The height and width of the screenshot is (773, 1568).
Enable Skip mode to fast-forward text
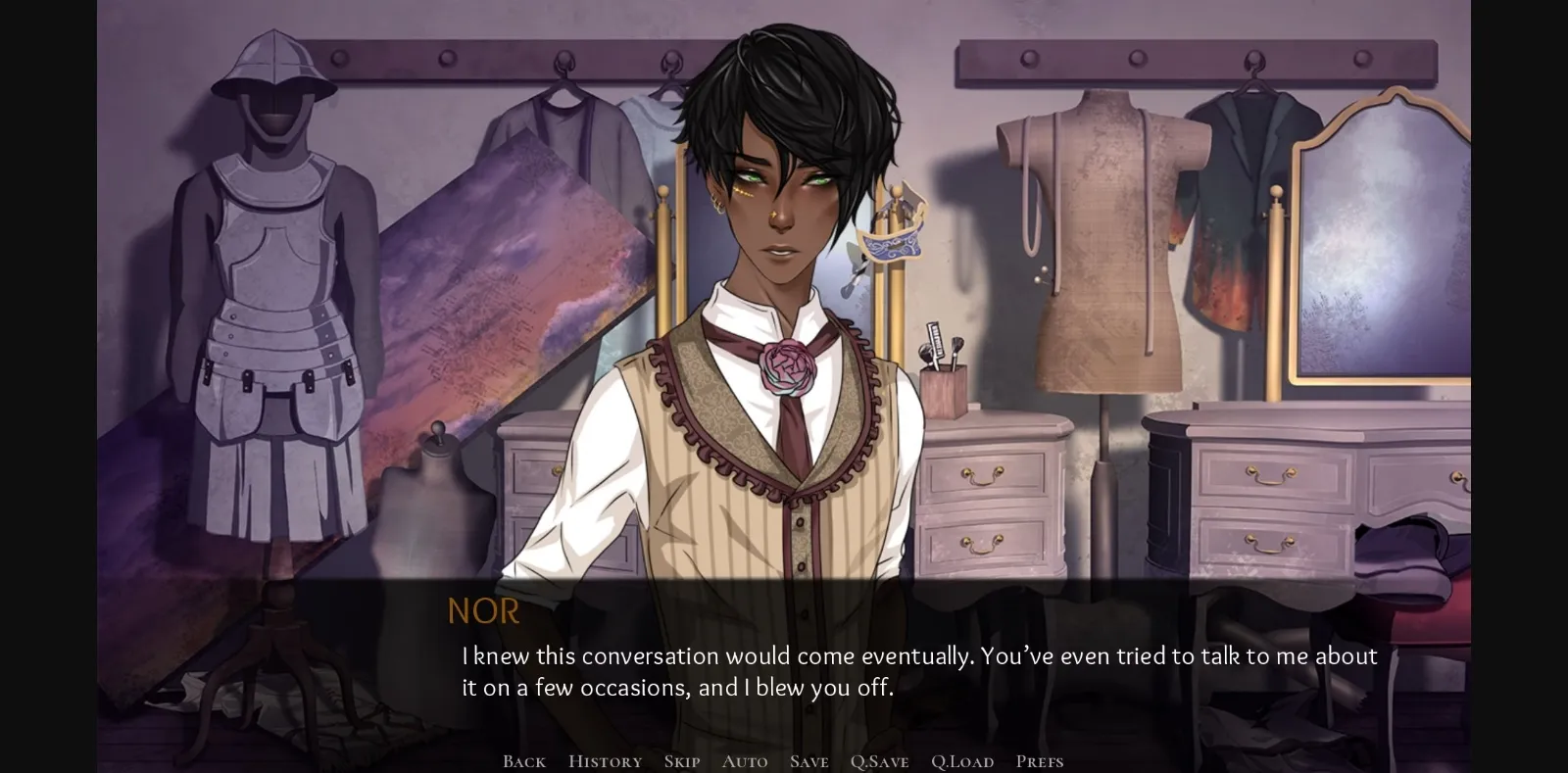point(680,760)
